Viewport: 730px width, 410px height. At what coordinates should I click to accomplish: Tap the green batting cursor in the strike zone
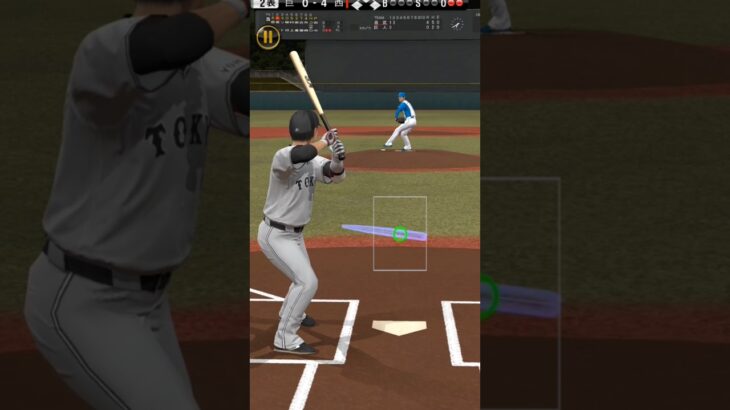(x=400, y=234)
